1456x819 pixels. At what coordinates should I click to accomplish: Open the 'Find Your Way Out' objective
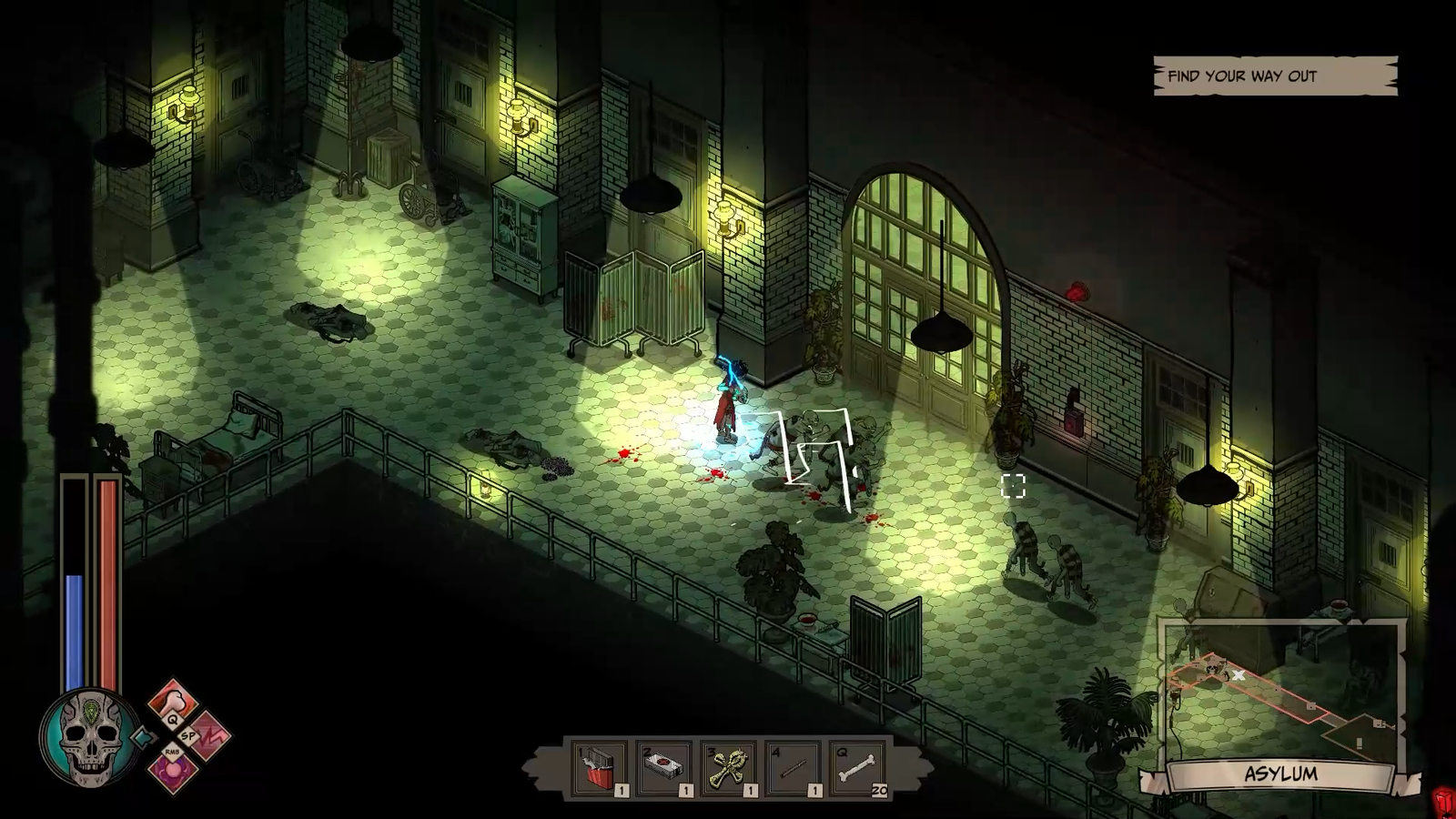tap(1274, 76)
